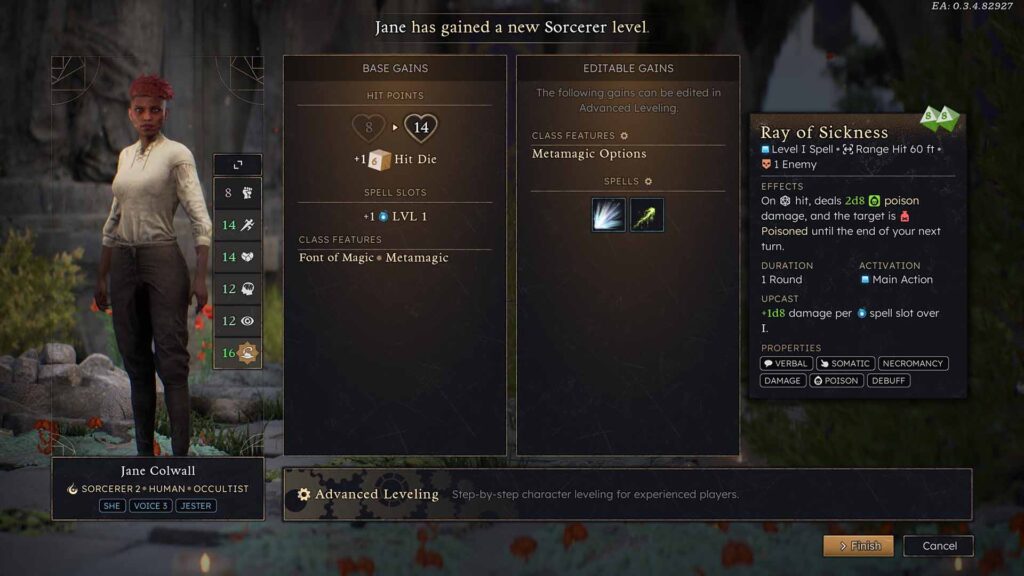Open Advanced Leveling

(377, 494)
